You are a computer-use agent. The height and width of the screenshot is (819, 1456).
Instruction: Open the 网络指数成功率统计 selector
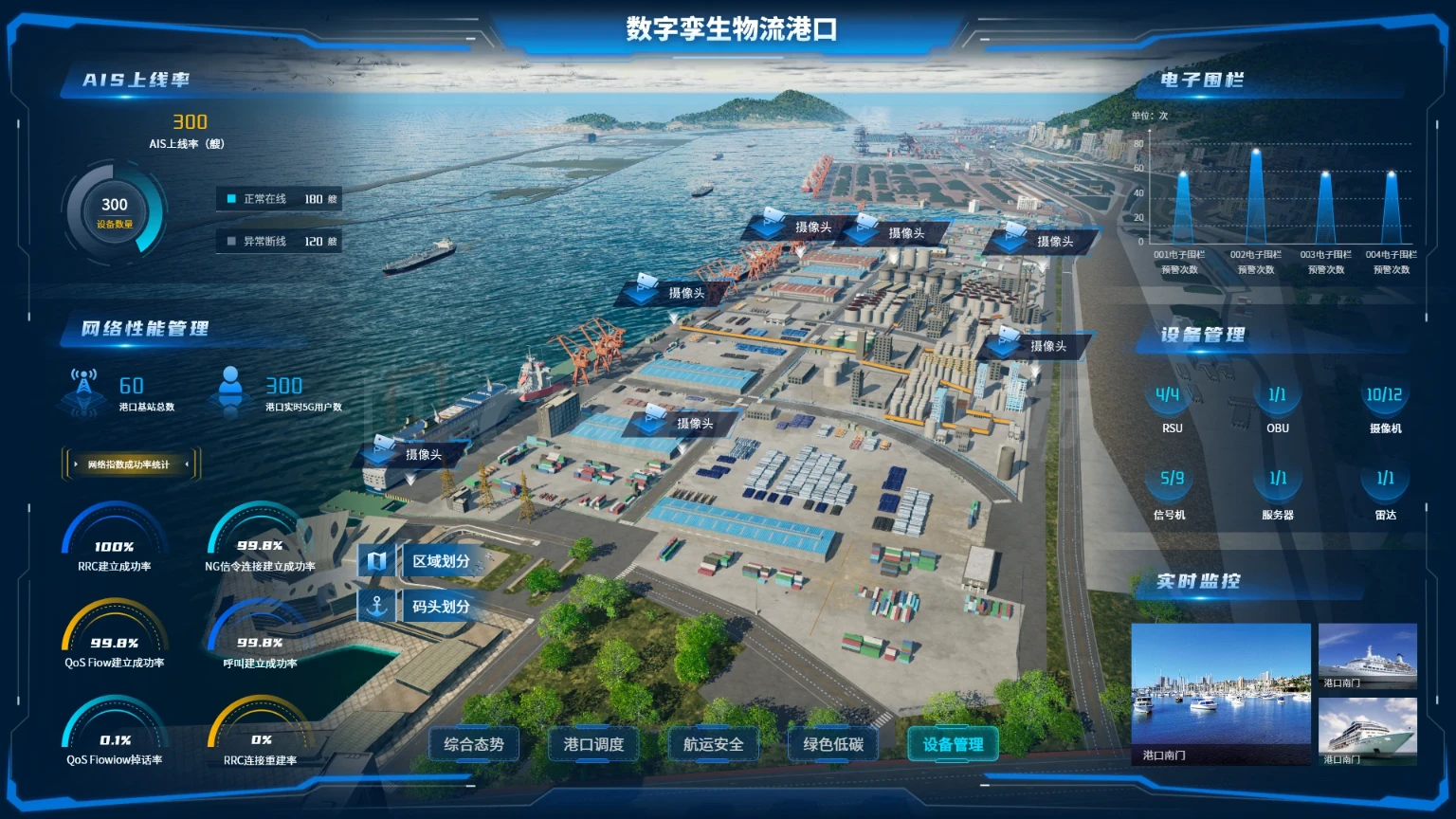(130, 464)
